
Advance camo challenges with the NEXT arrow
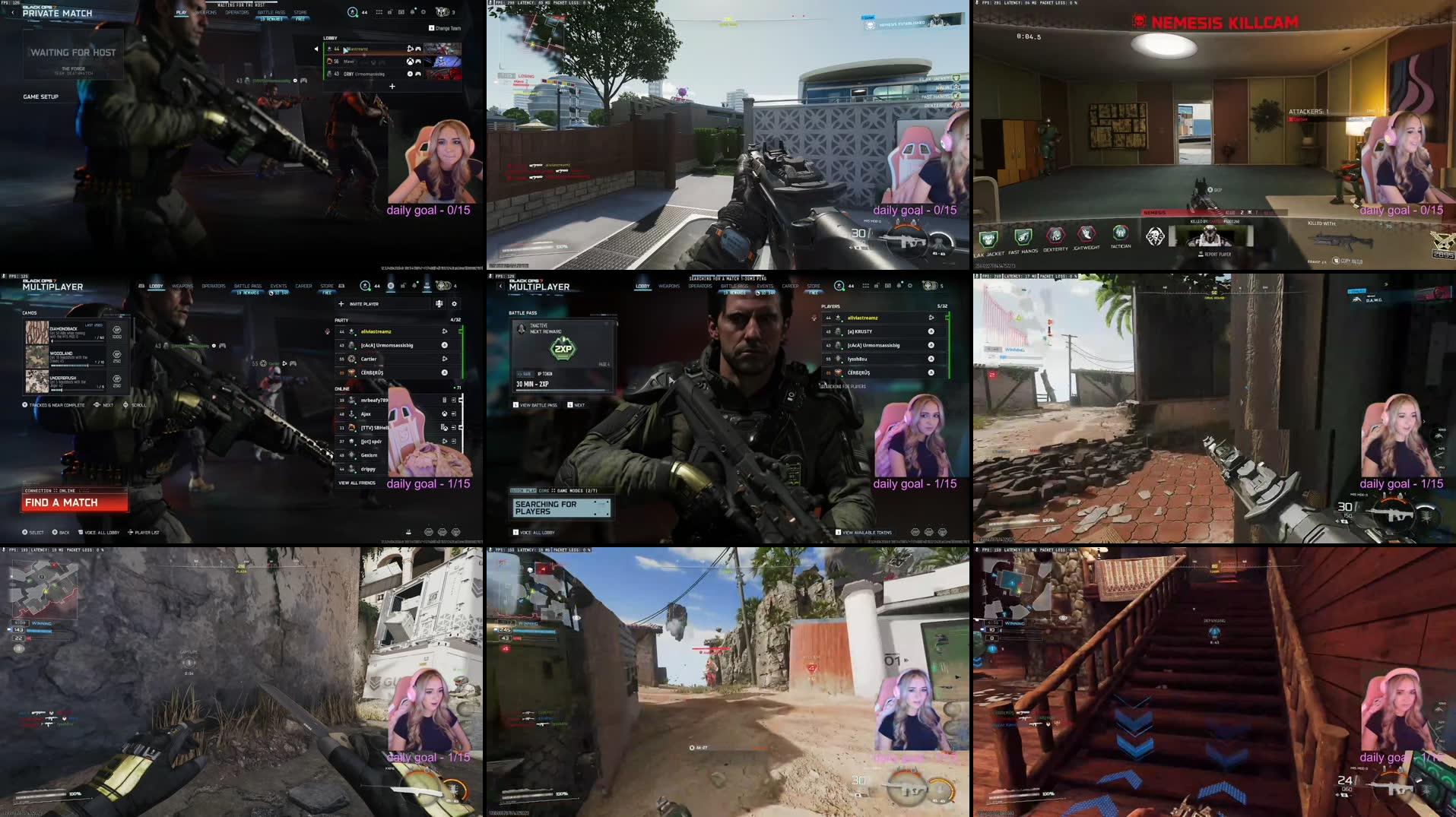tap(97, 405)
